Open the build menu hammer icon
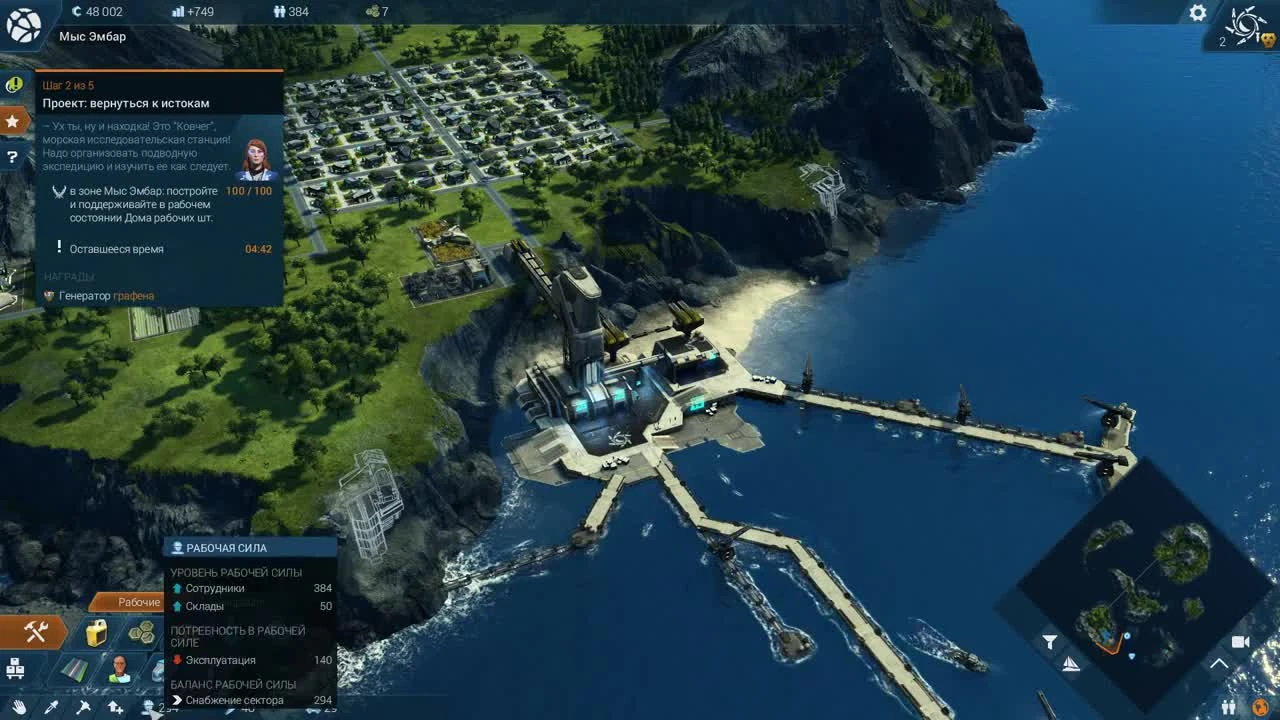The width and height of the screenshot is (1280, 720). click(35, 633)
